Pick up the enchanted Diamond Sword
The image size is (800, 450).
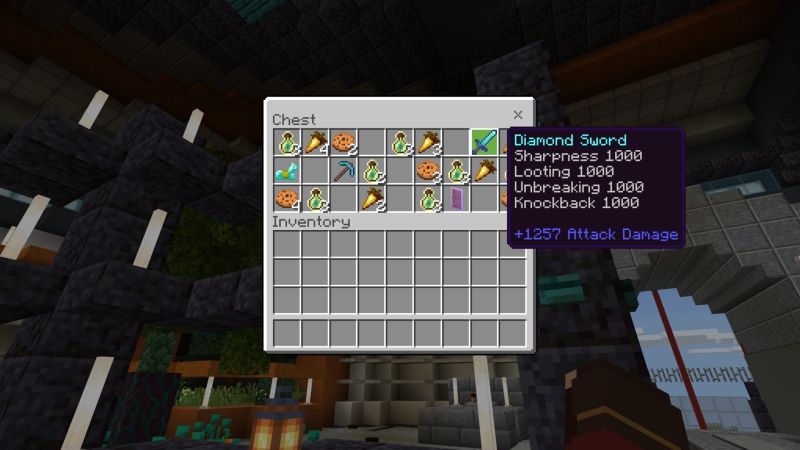(x=485, y=141)
